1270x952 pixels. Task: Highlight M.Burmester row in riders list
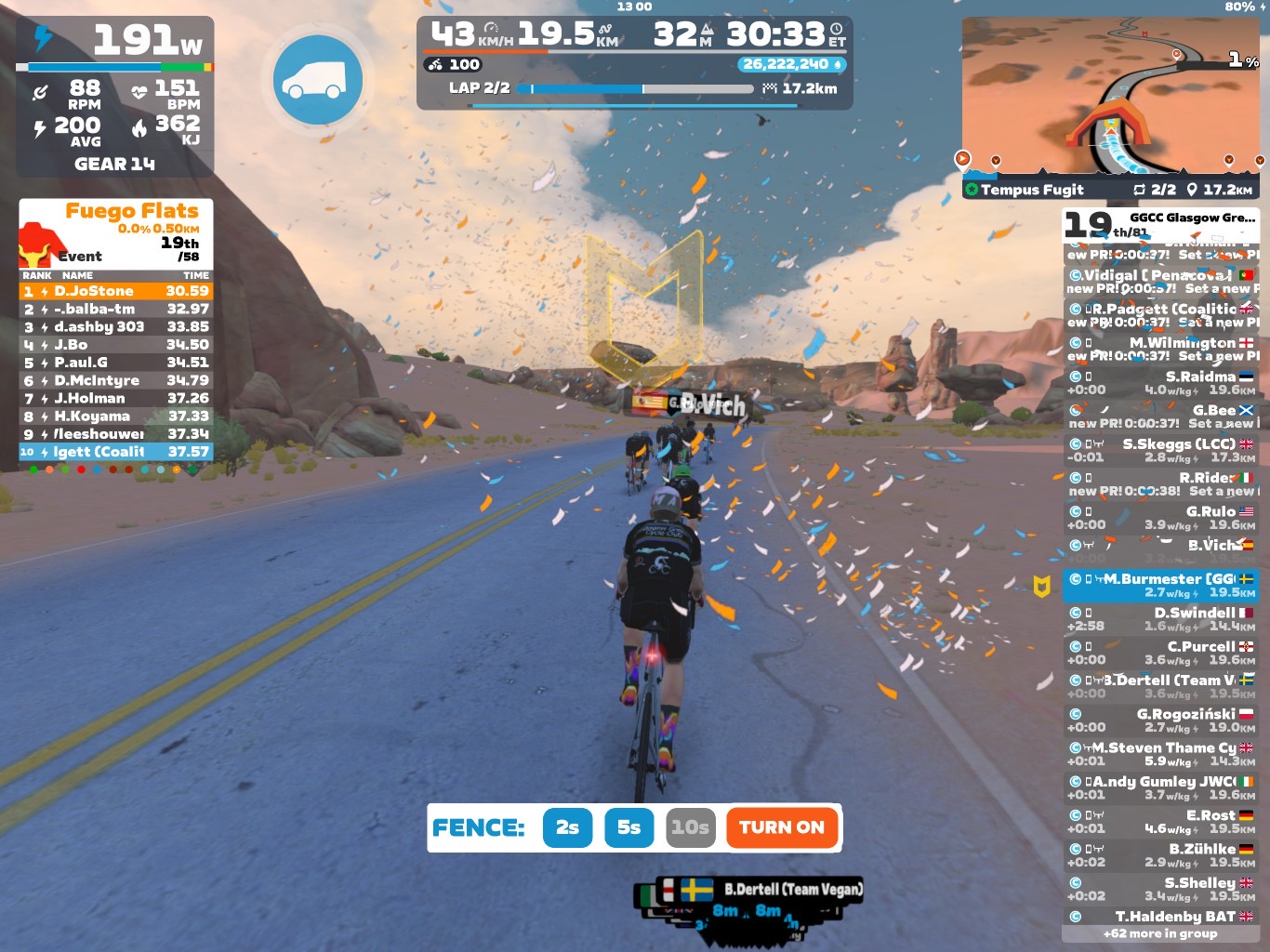(x=1160, y=586)
